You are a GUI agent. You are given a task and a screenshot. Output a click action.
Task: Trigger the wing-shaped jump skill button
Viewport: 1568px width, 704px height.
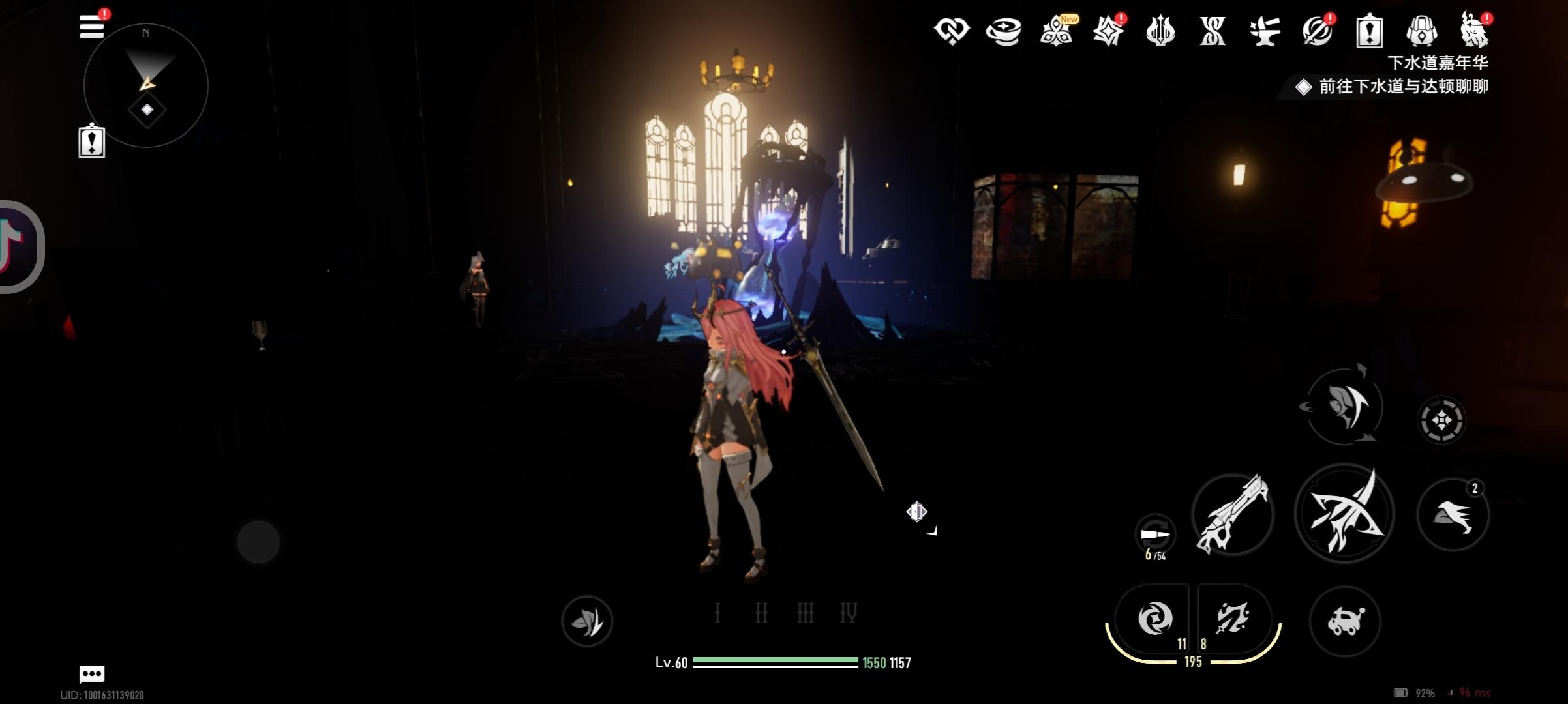[x=1344, y=406]
